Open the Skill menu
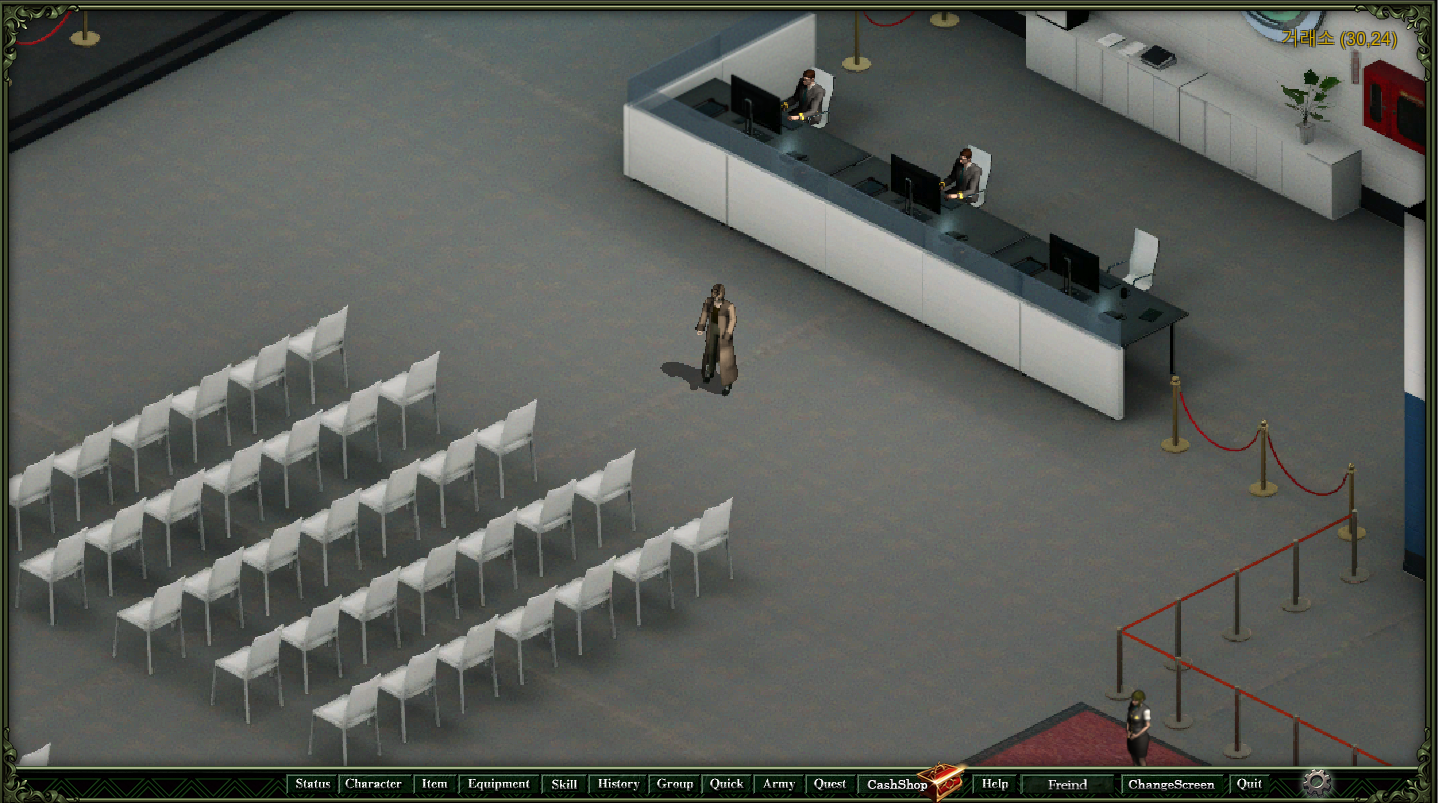The image size is (1438, 803). pos(564,784)
